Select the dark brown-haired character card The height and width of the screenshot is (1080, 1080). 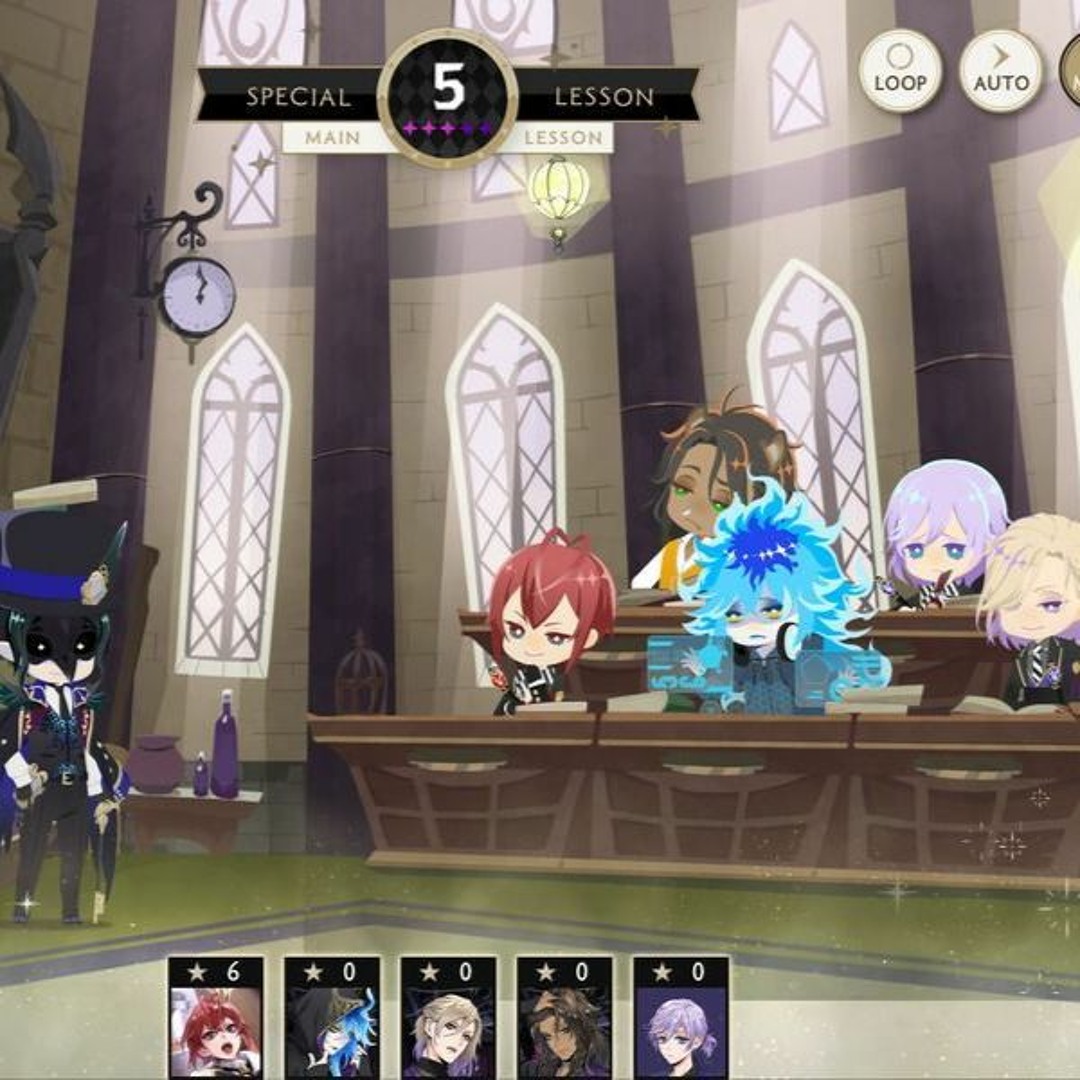pos(564,1018)
